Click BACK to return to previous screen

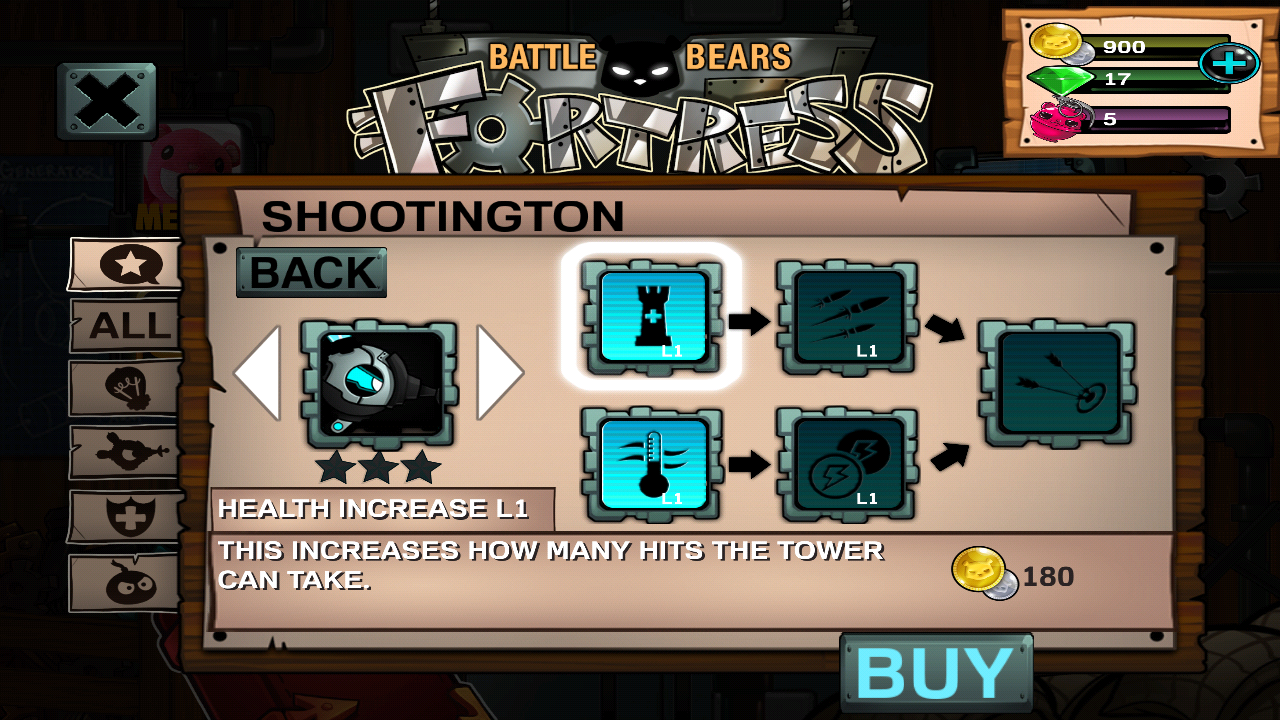coord(311,272)
